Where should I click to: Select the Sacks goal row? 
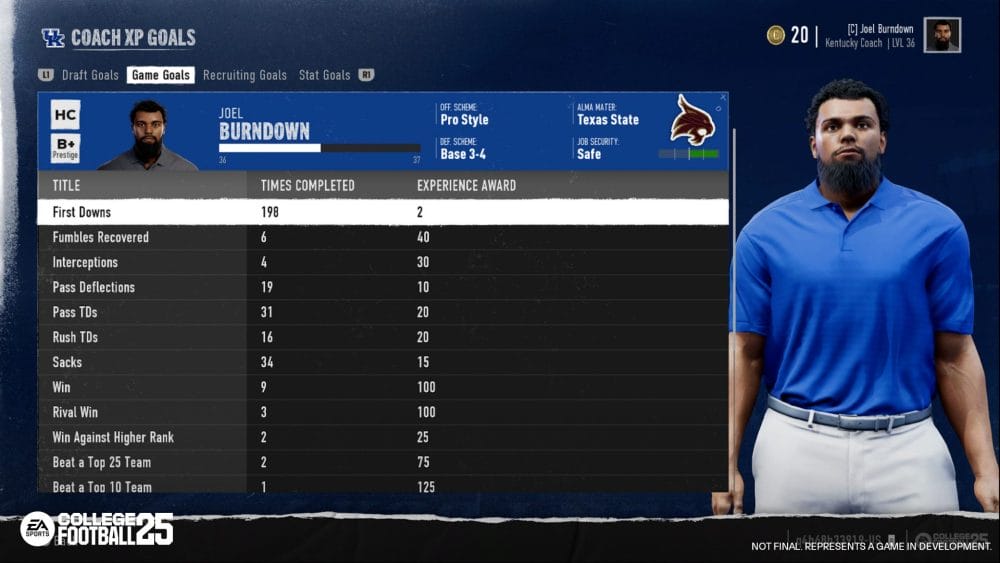point(382,362)
